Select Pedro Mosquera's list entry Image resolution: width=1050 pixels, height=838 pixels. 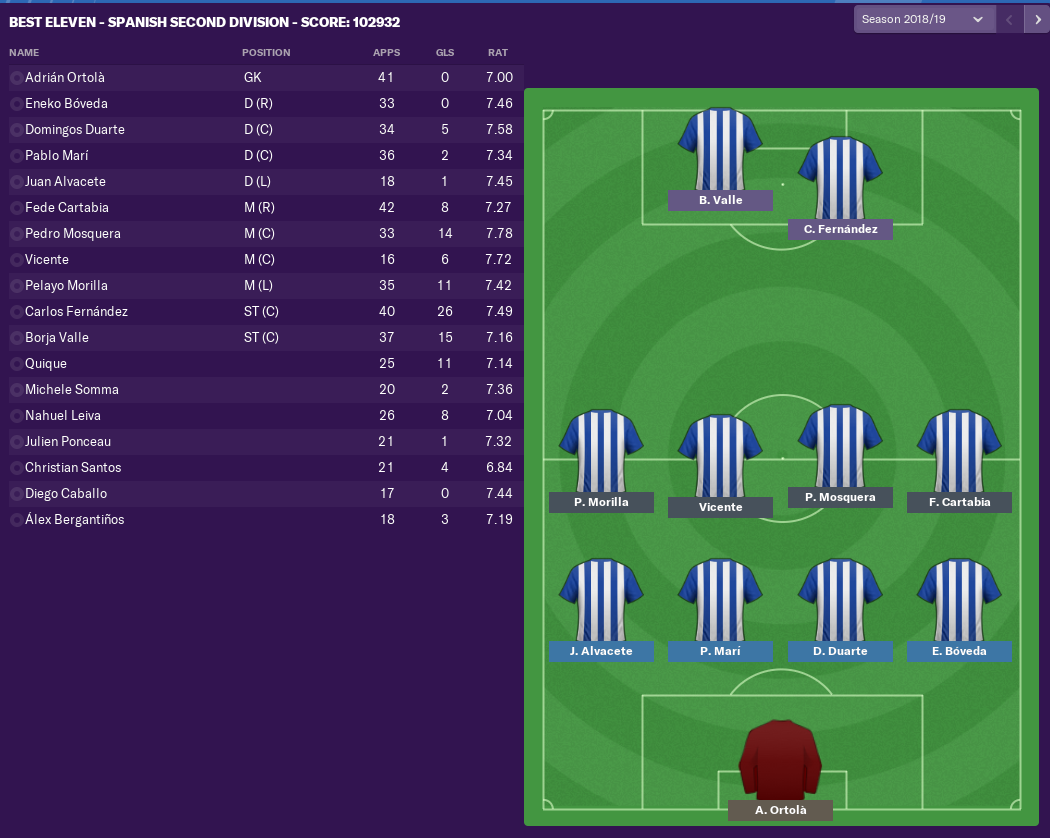72,234
